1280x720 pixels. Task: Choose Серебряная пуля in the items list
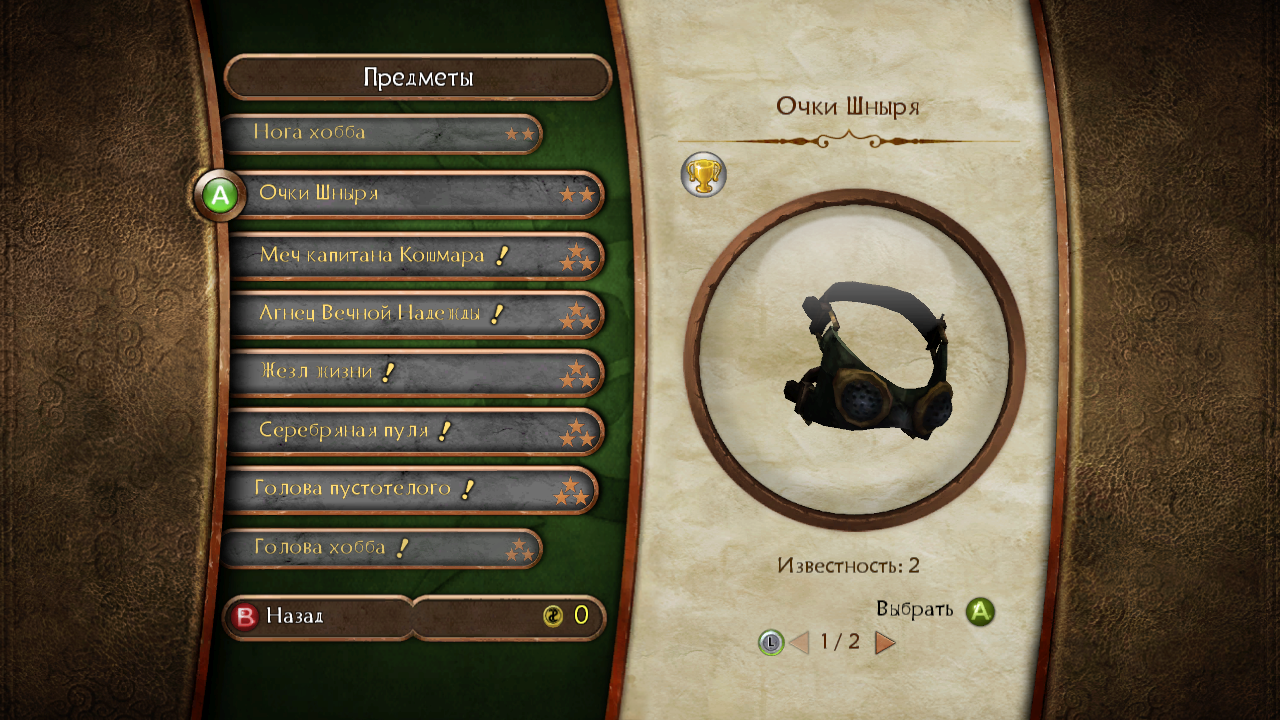tap(415, 432)
